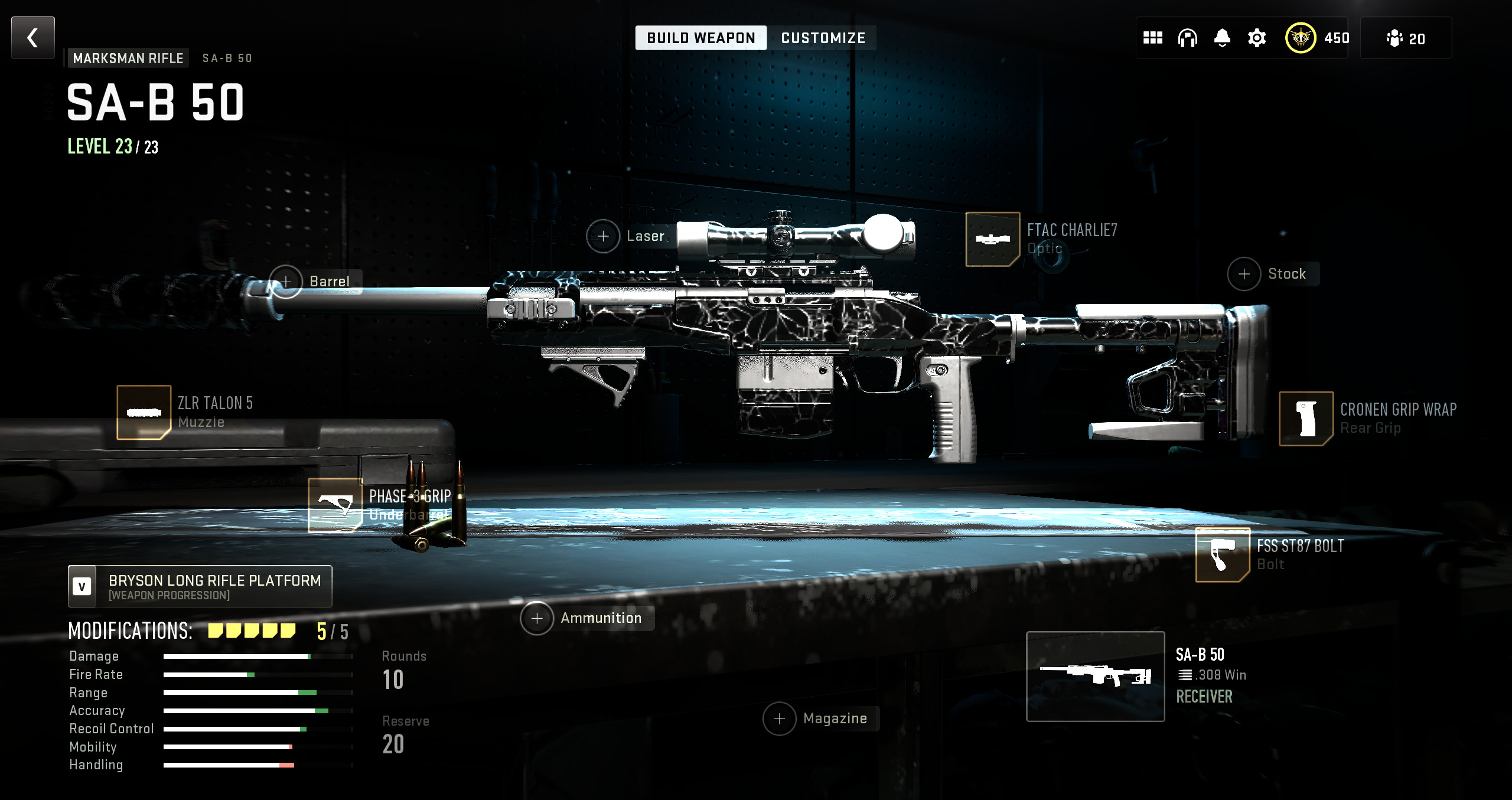This screenshot has width=1512, height=800.
Task: Add a Magazine attachment
Action: pyautogui.click(x=780, y=719)
